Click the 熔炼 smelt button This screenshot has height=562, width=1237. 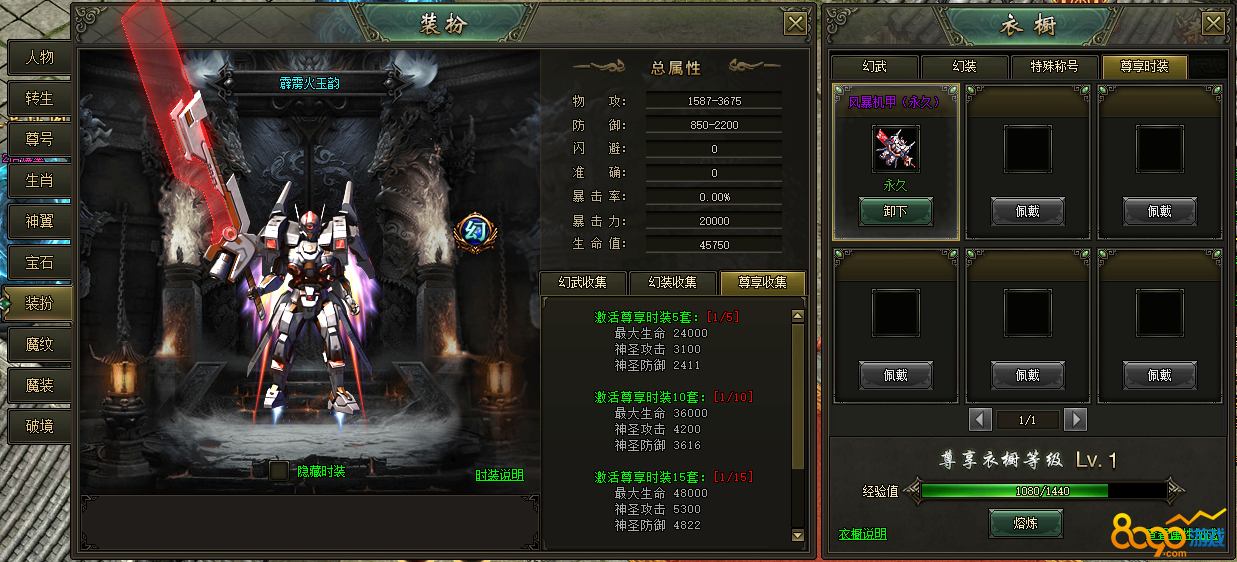(x=1025, y=522)
